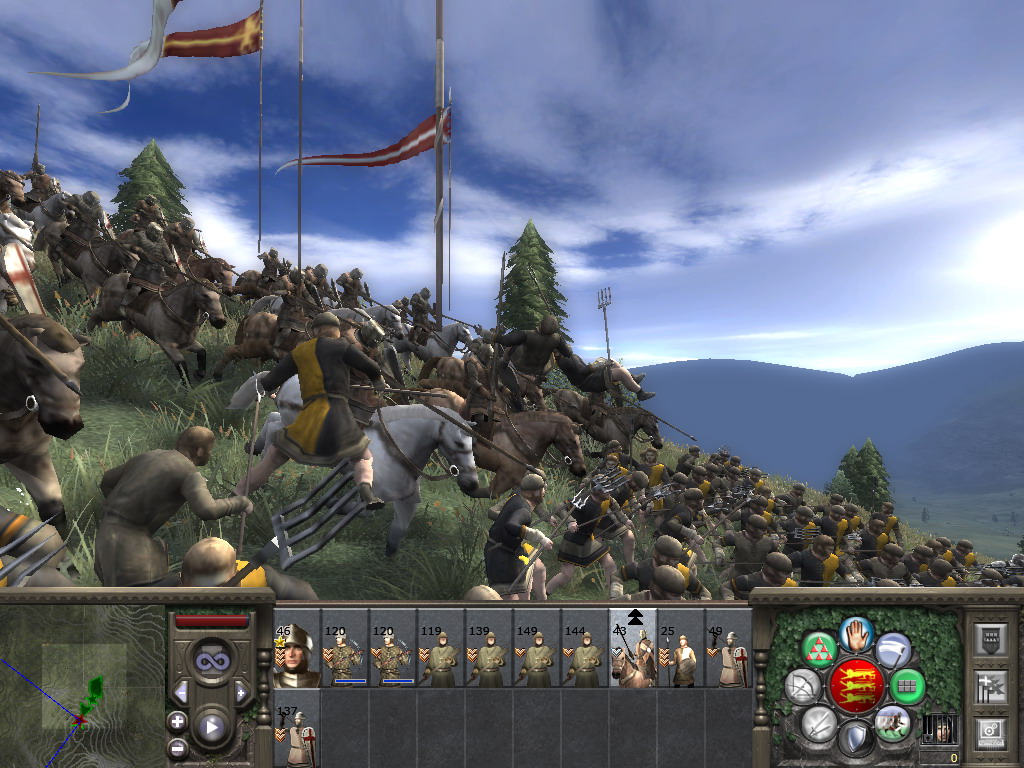Toggle the shield guard mode button
This screenshot has width=1024, height=768.
click(x=856, y=739)
